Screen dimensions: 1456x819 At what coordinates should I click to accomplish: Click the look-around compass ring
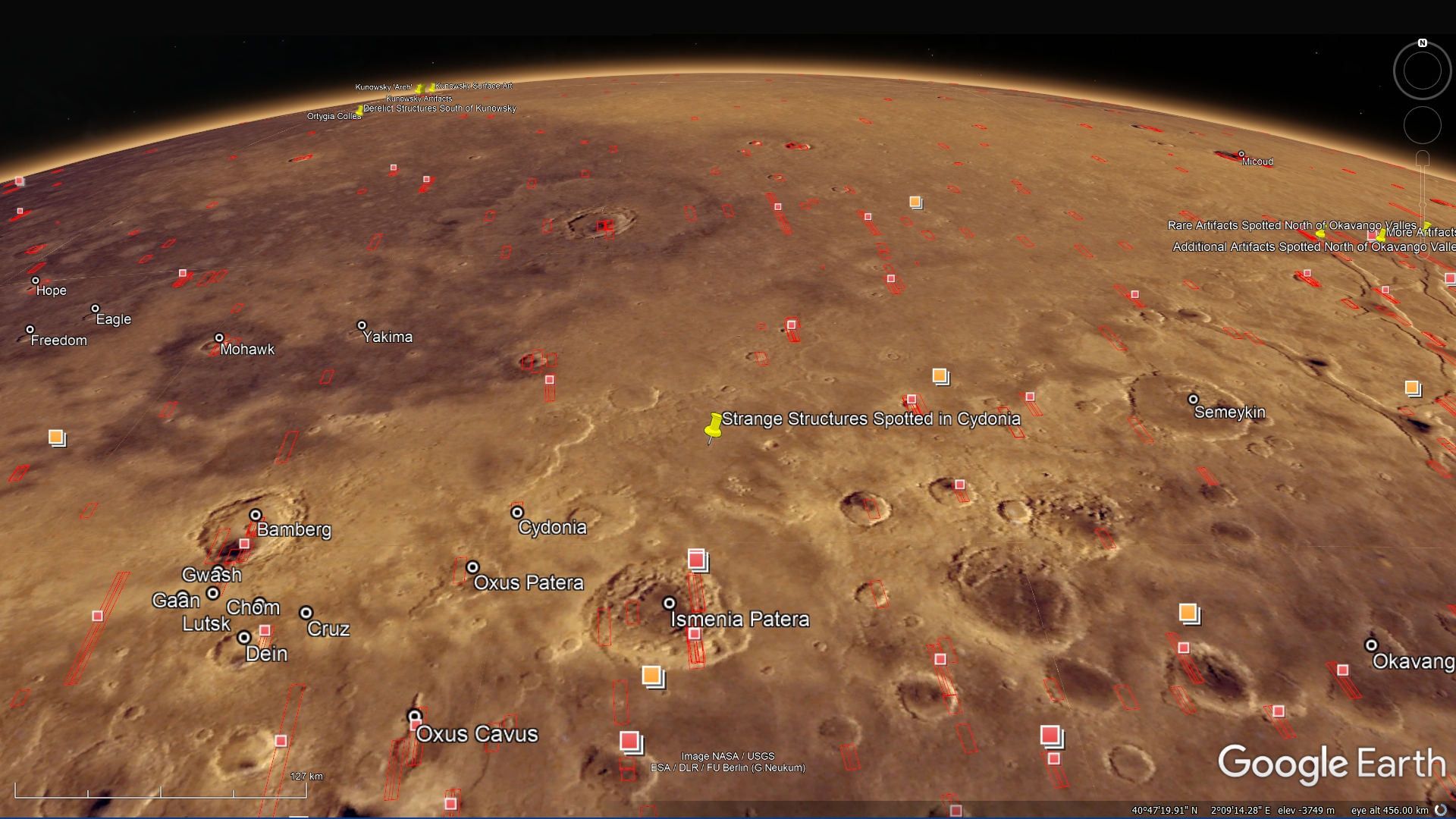tap(1422, 71)
